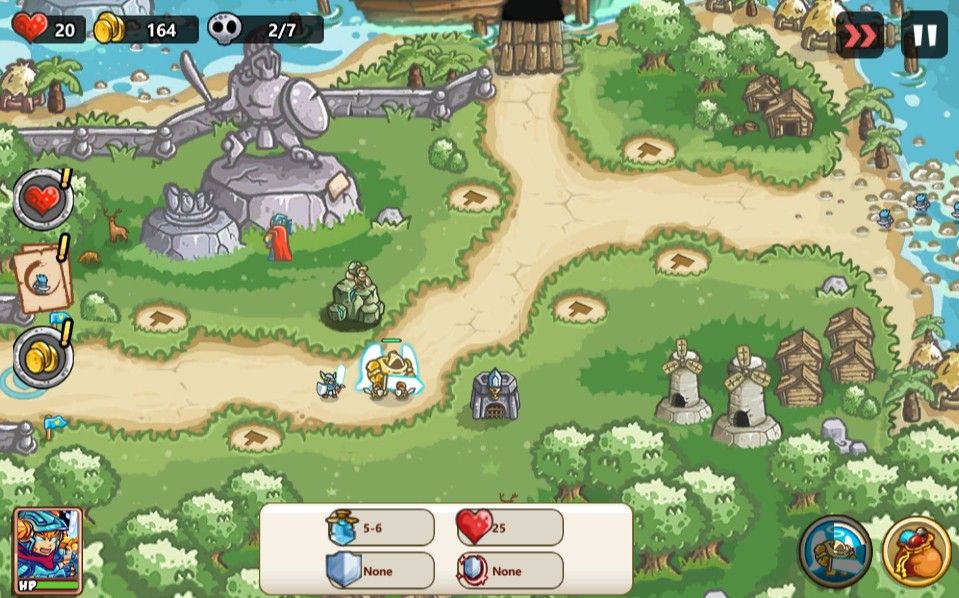
Task: Pause the game
Action: 924,35
